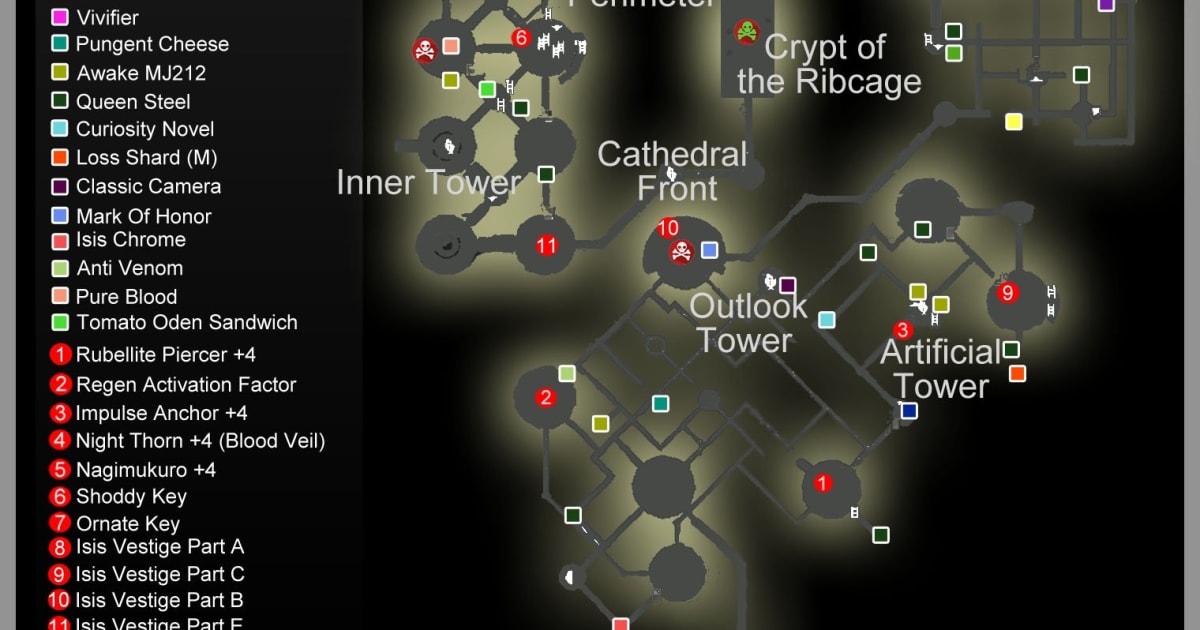
Task: Click map marker 11 beside Inner Tower
Action: [546, 245]
